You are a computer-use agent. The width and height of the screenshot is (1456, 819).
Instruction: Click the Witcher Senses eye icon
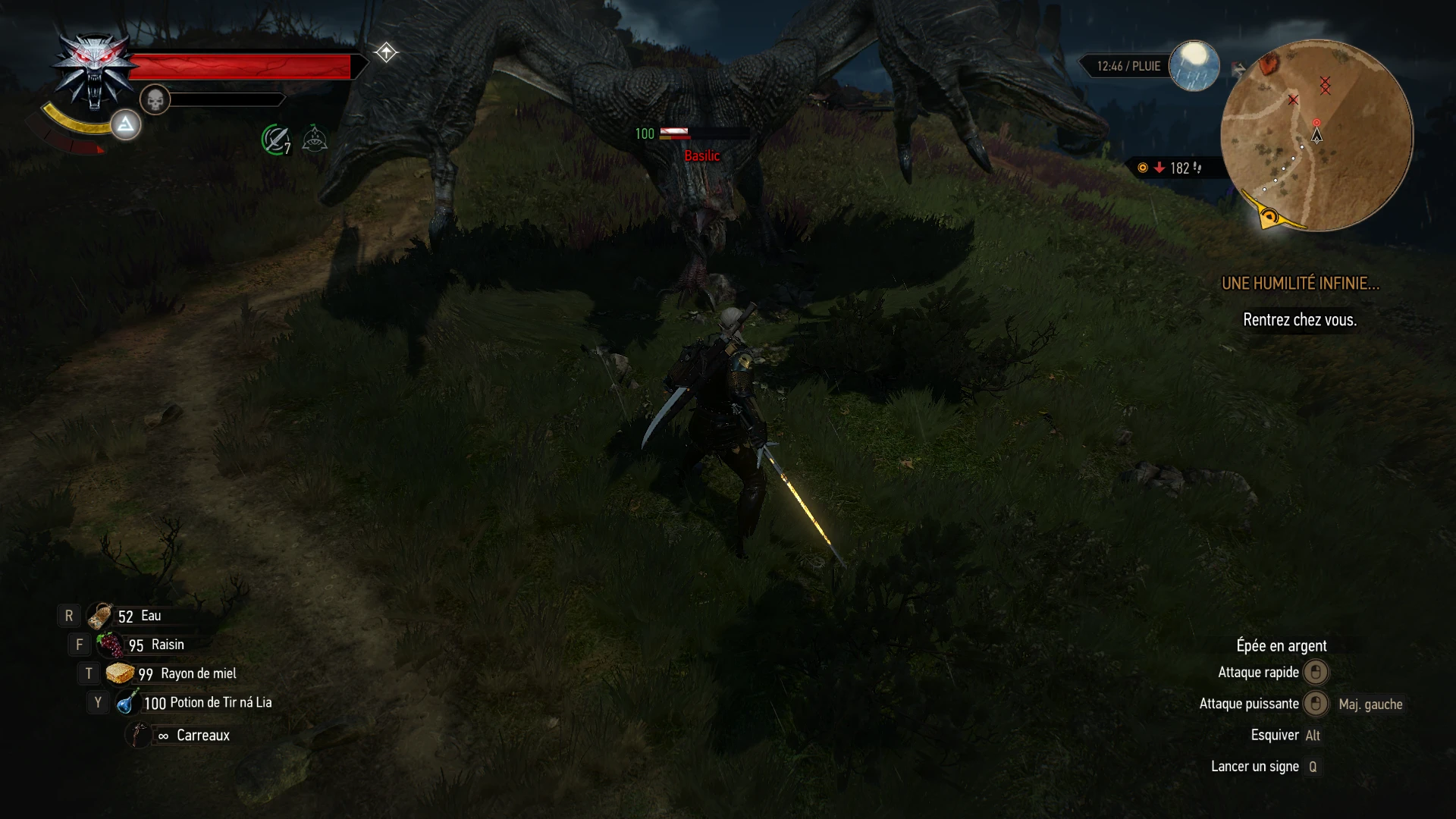tap(314, 138)
